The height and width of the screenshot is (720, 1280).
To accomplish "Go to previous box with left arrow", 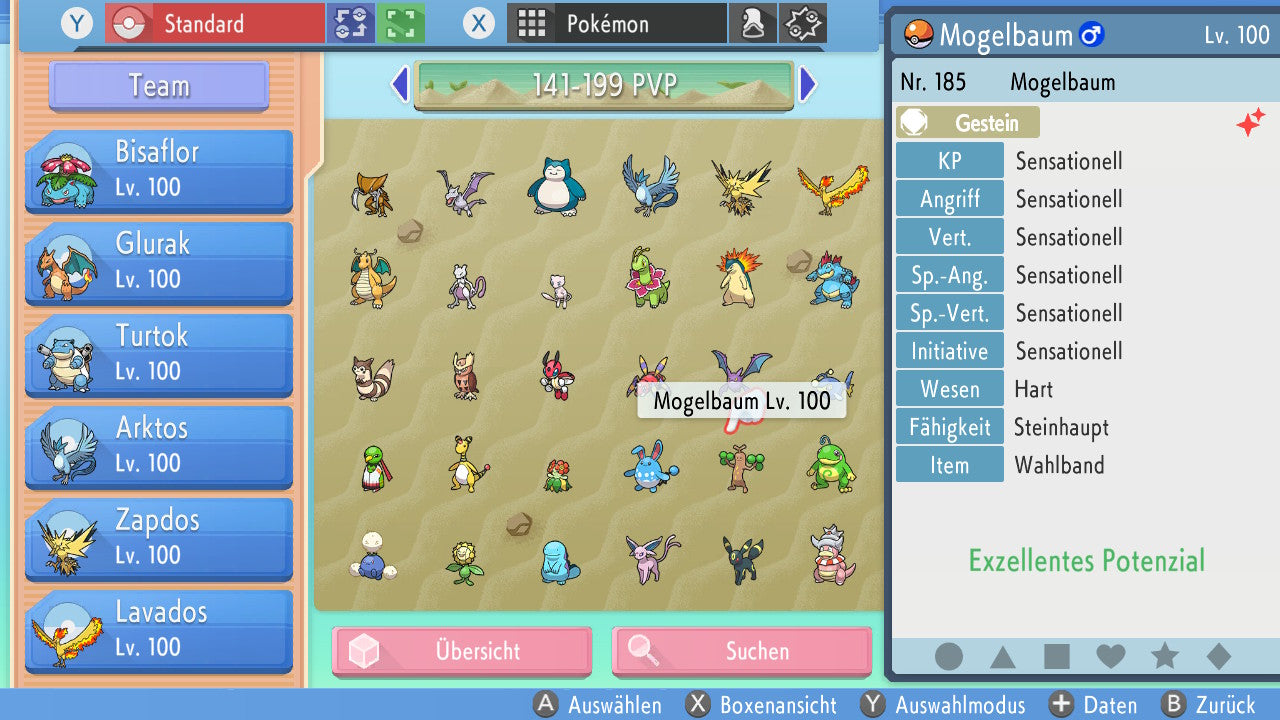I will point(399,85).
